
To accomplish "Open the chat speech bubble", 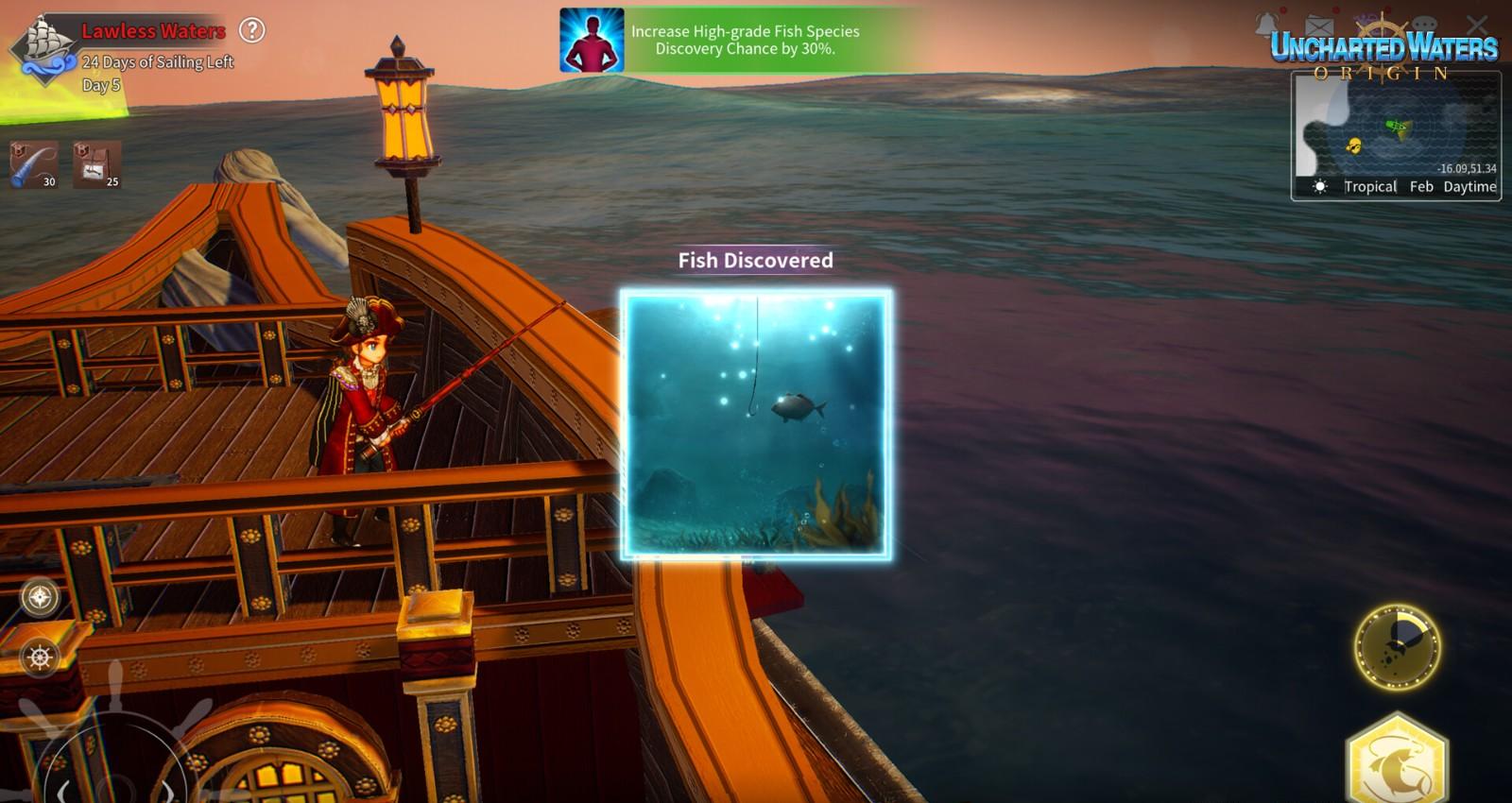I will click(x=1424, y=26).
